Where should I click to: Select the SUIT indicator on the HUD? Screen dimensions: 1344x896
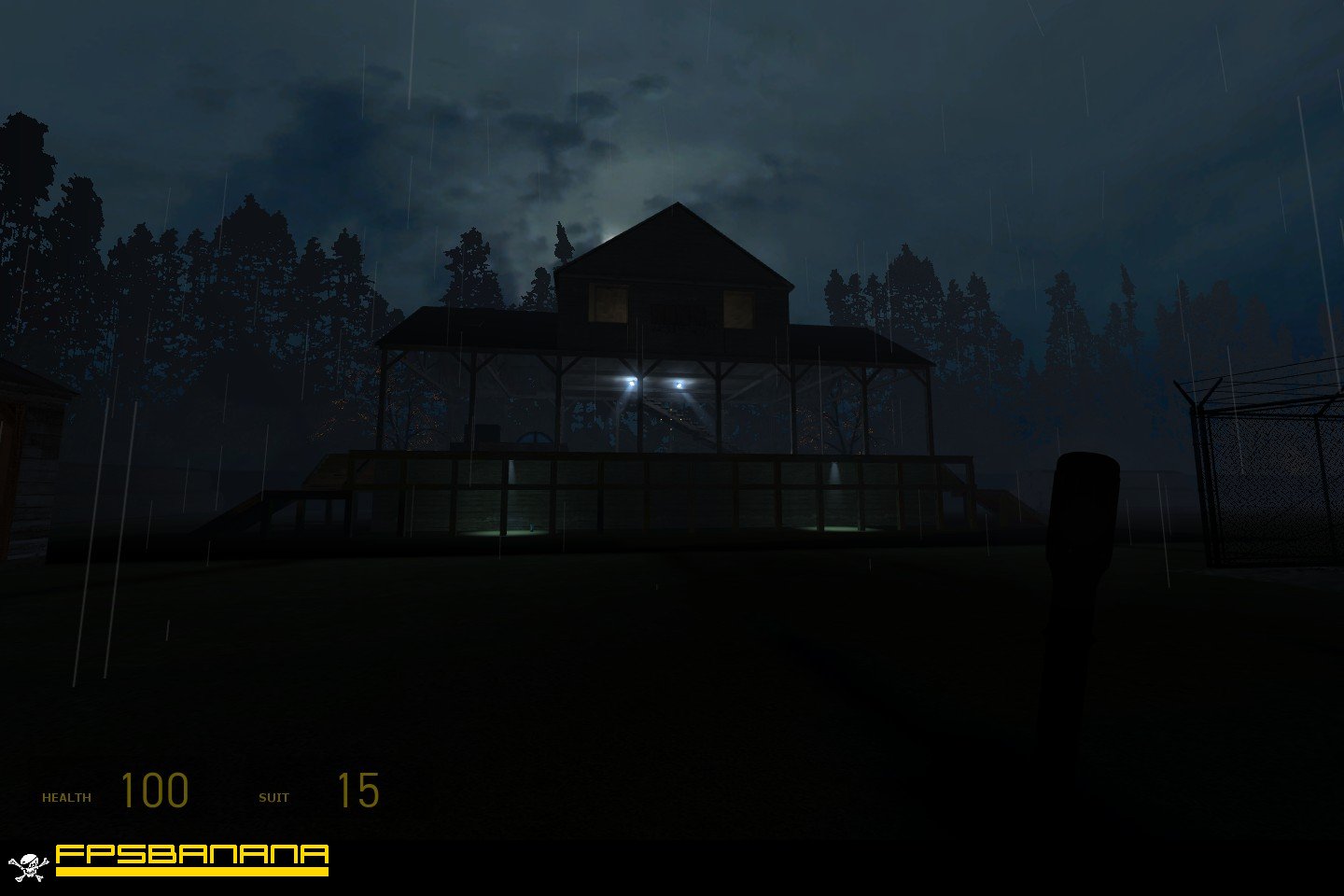coord(274,796)
